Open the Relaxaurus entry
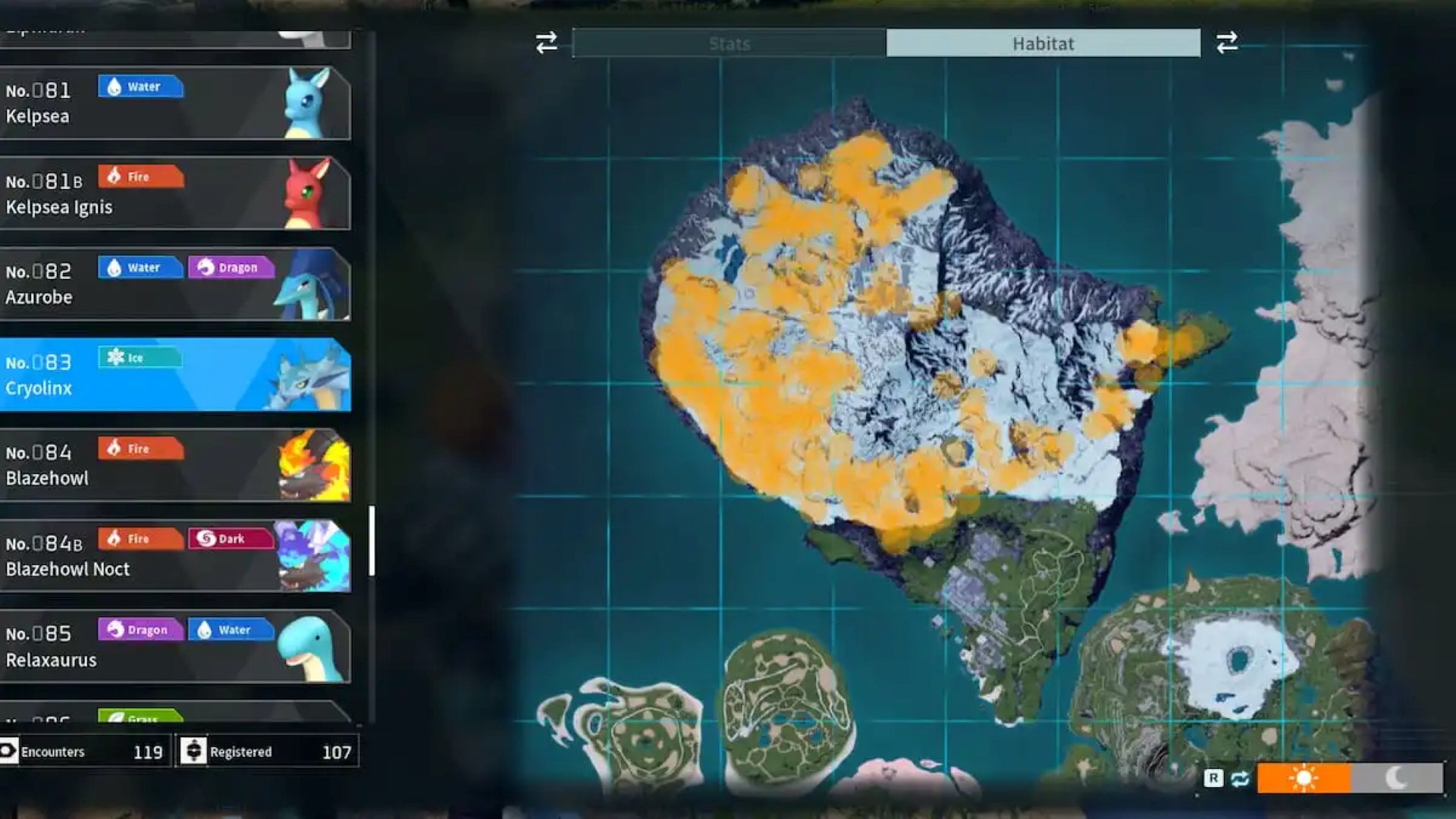This screenshot has height=819, width=1456. pyautogui.click(x=174, y=646)
